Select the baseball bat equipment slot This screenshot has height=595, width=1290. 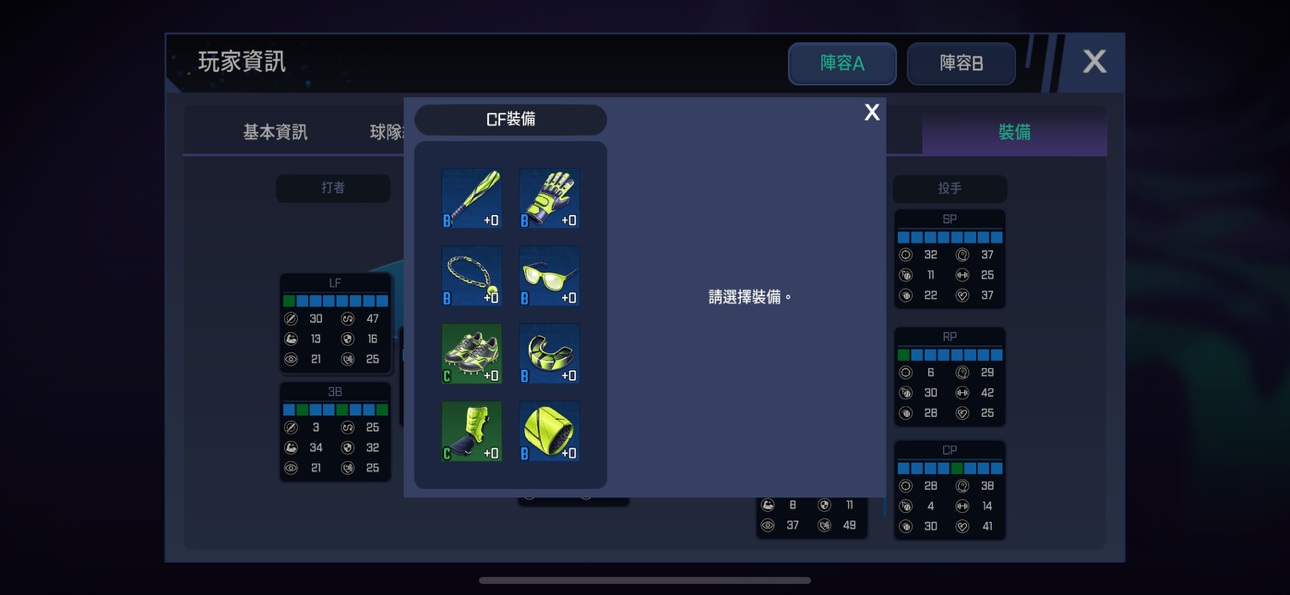tap(471, 198)
